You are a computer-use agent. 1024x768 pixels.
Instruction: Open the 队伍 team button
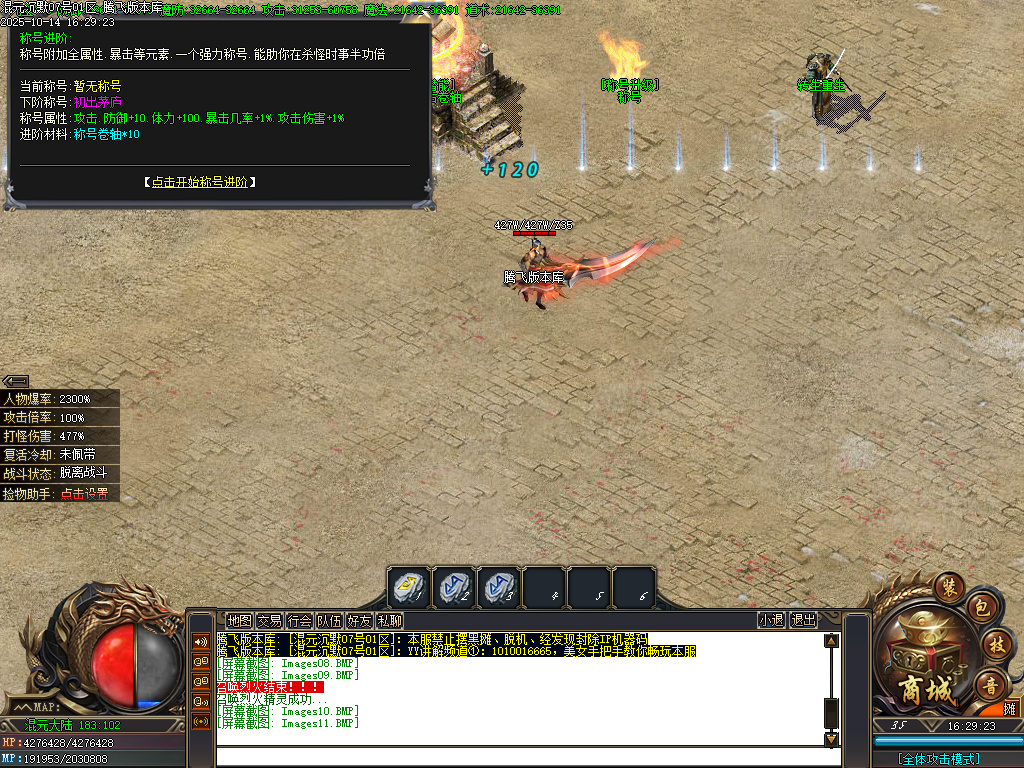[x=329, y=620]
